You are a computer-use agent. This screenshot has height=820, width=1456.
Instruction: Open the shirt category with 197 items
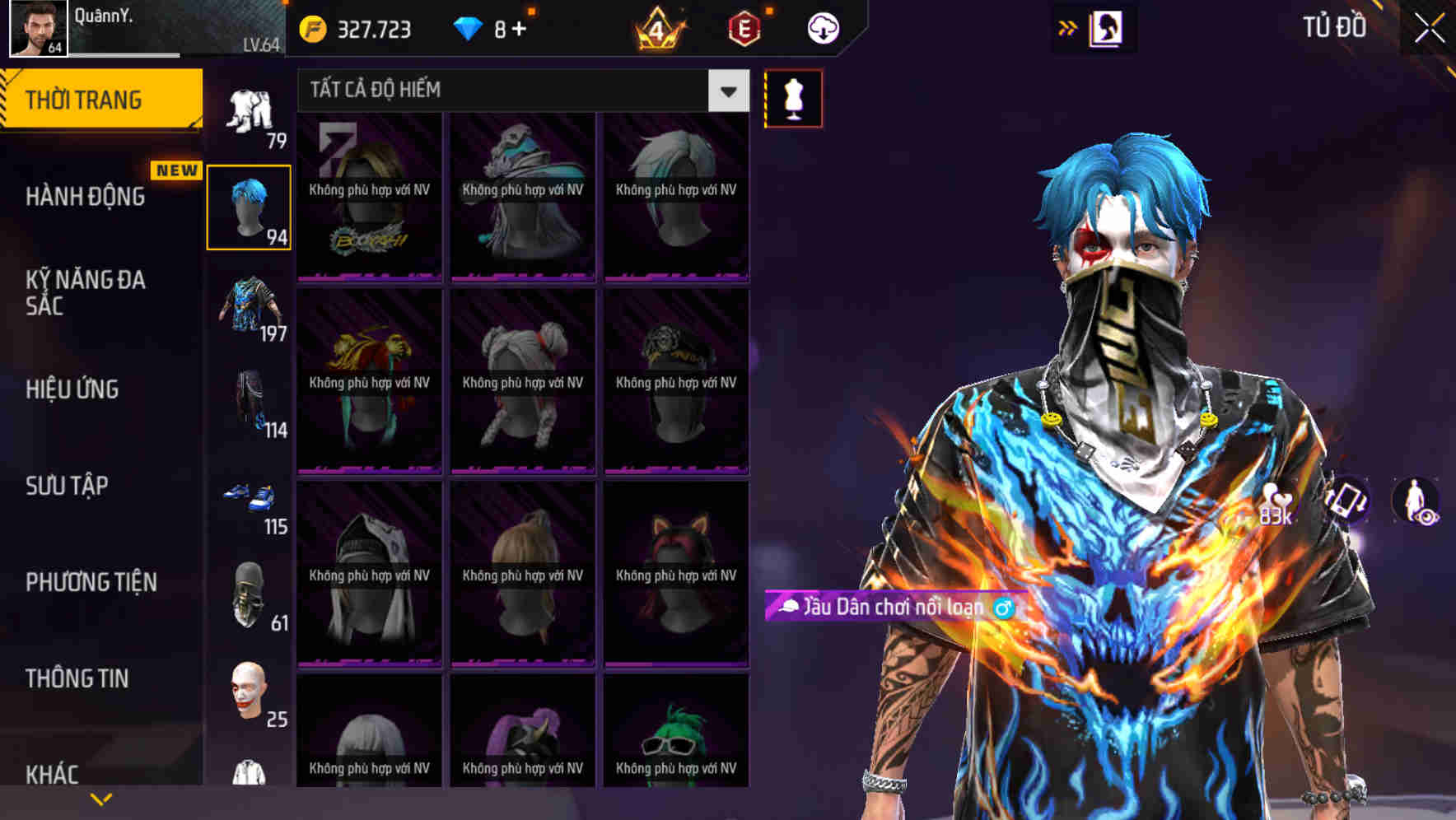click(250, 311)
